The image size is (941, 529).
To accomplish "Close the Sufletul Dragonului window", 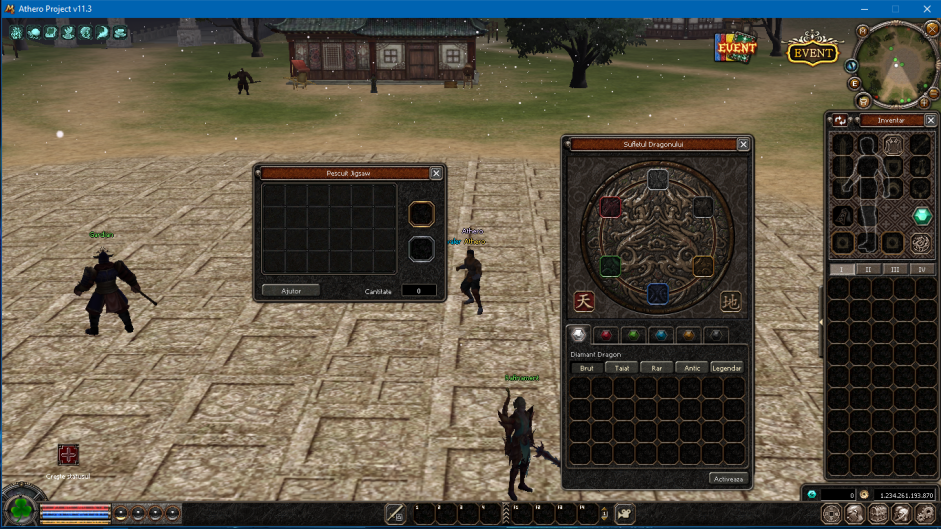I will point(743,144).
